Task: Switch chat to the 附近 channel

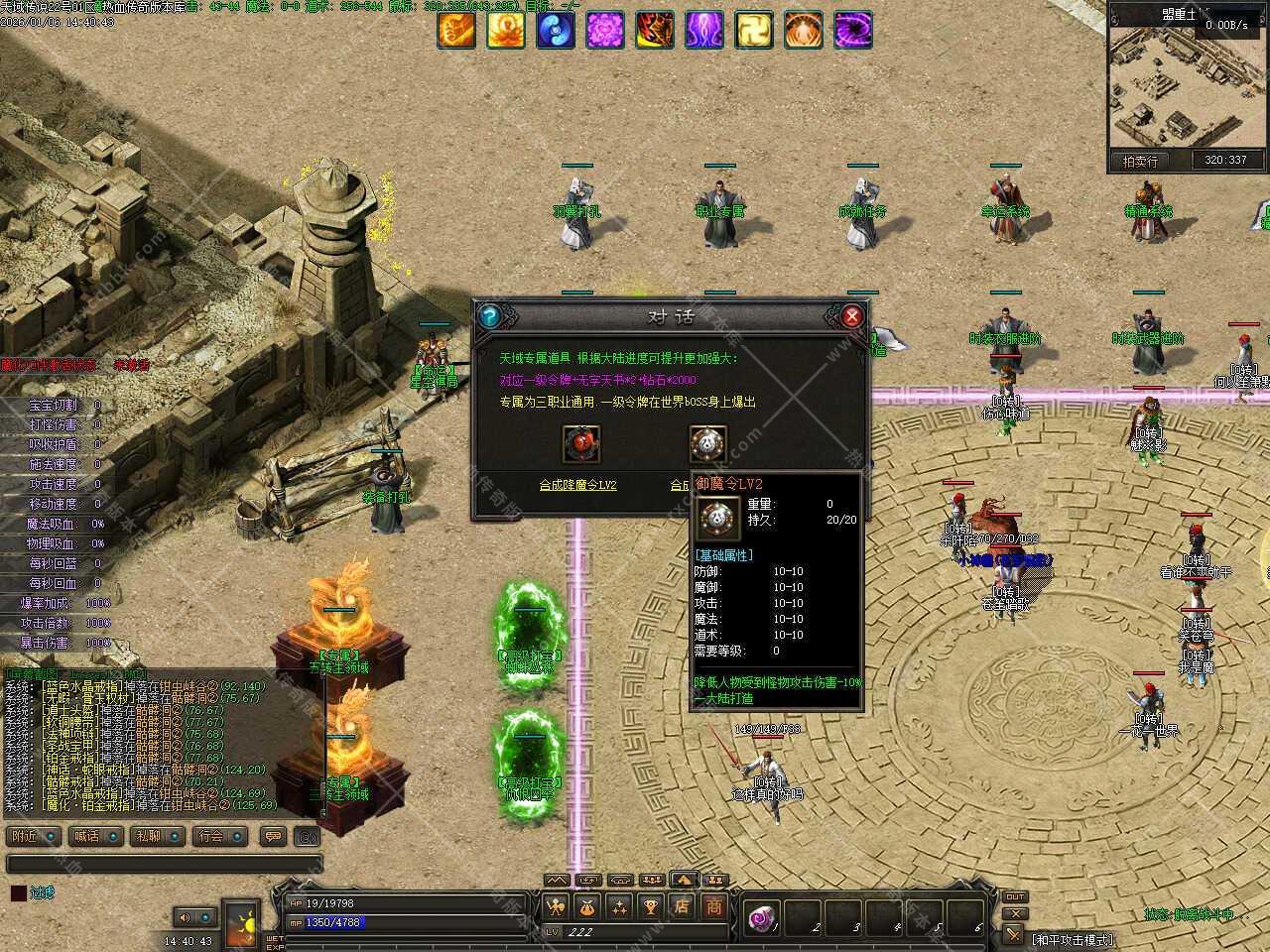Action: (x=32, y=836)
